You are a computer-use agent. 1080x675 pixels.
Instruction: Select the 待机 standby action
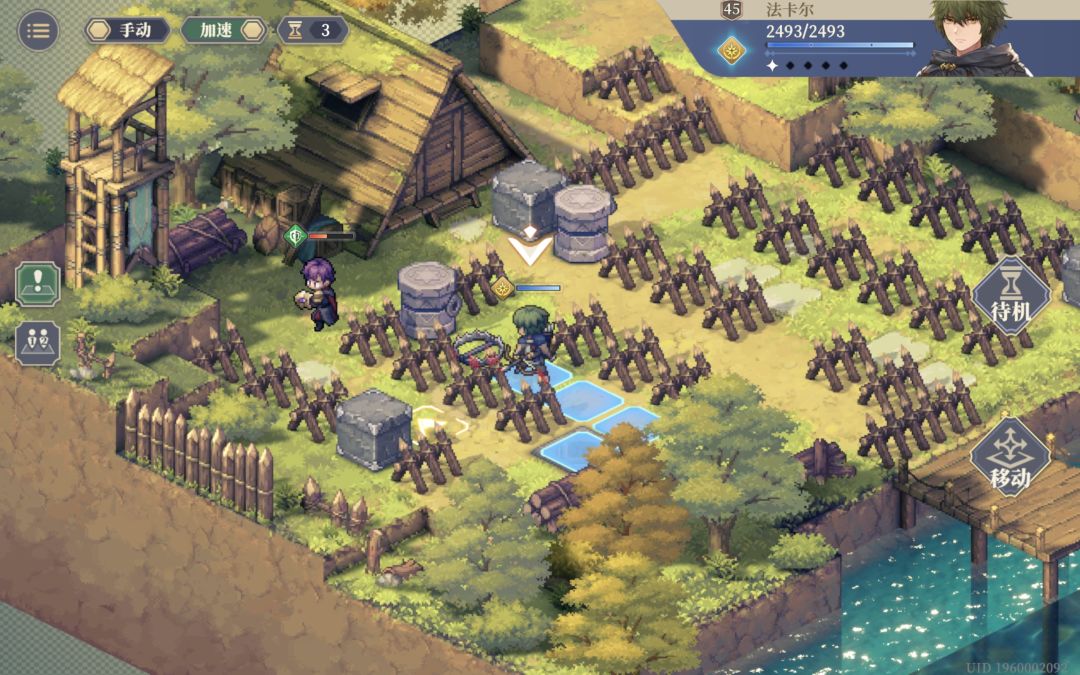tap(1011, 296)
